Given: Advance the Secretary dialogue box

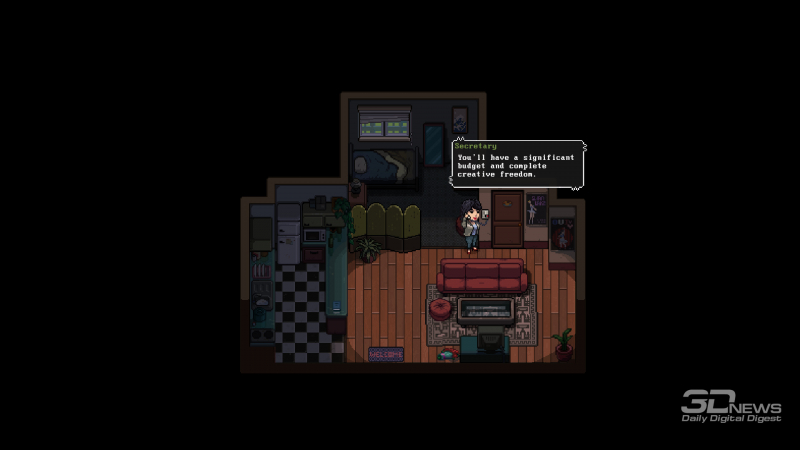Looking at the screenshot, I should 517,165.
